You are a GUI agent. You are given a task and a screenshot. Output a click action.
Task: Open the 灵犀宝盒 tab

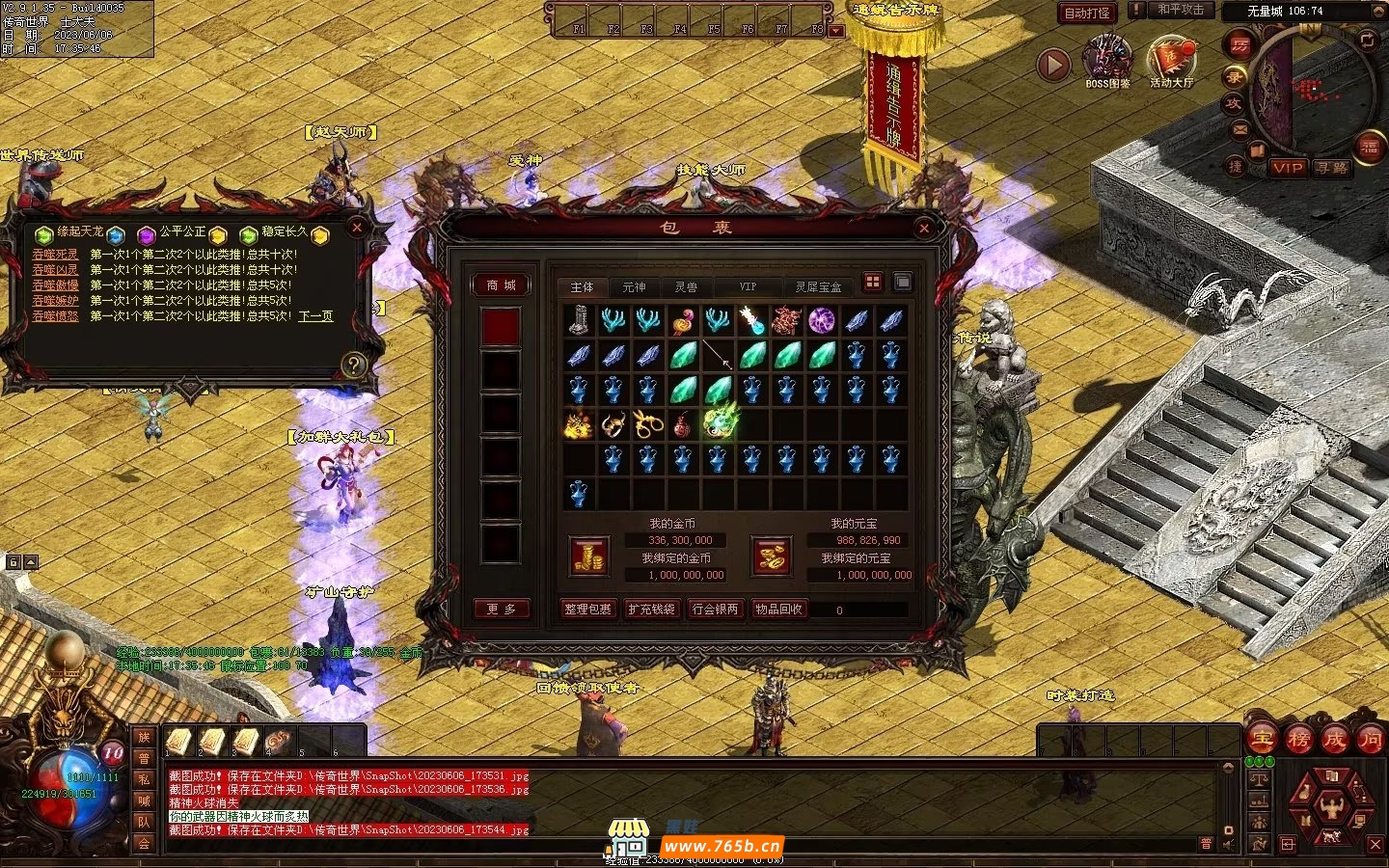tap(818, 287)
